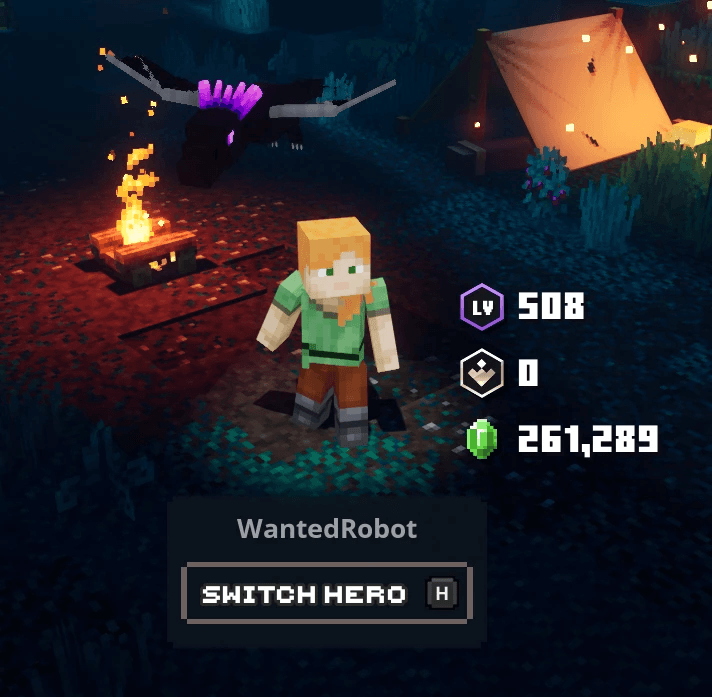This screenshot has width=712, height=697.
Task: Click the Switch Hero button
Action: 326,594
